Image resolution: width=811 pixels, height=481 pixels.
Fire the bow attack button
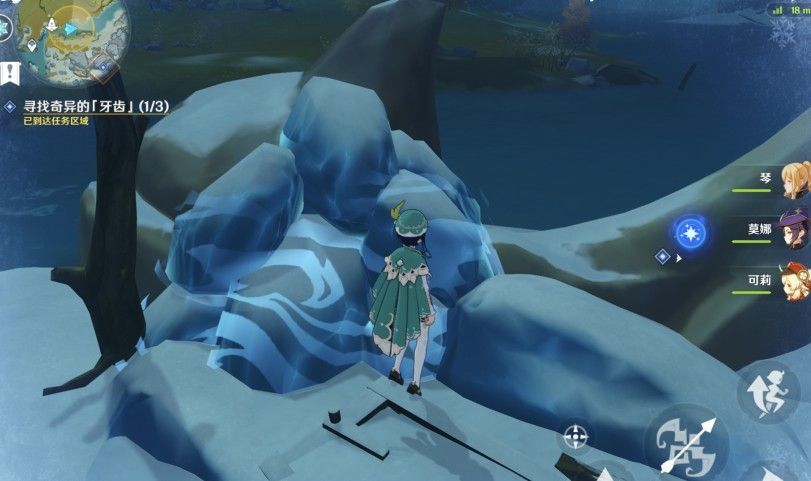pos(685,444)
